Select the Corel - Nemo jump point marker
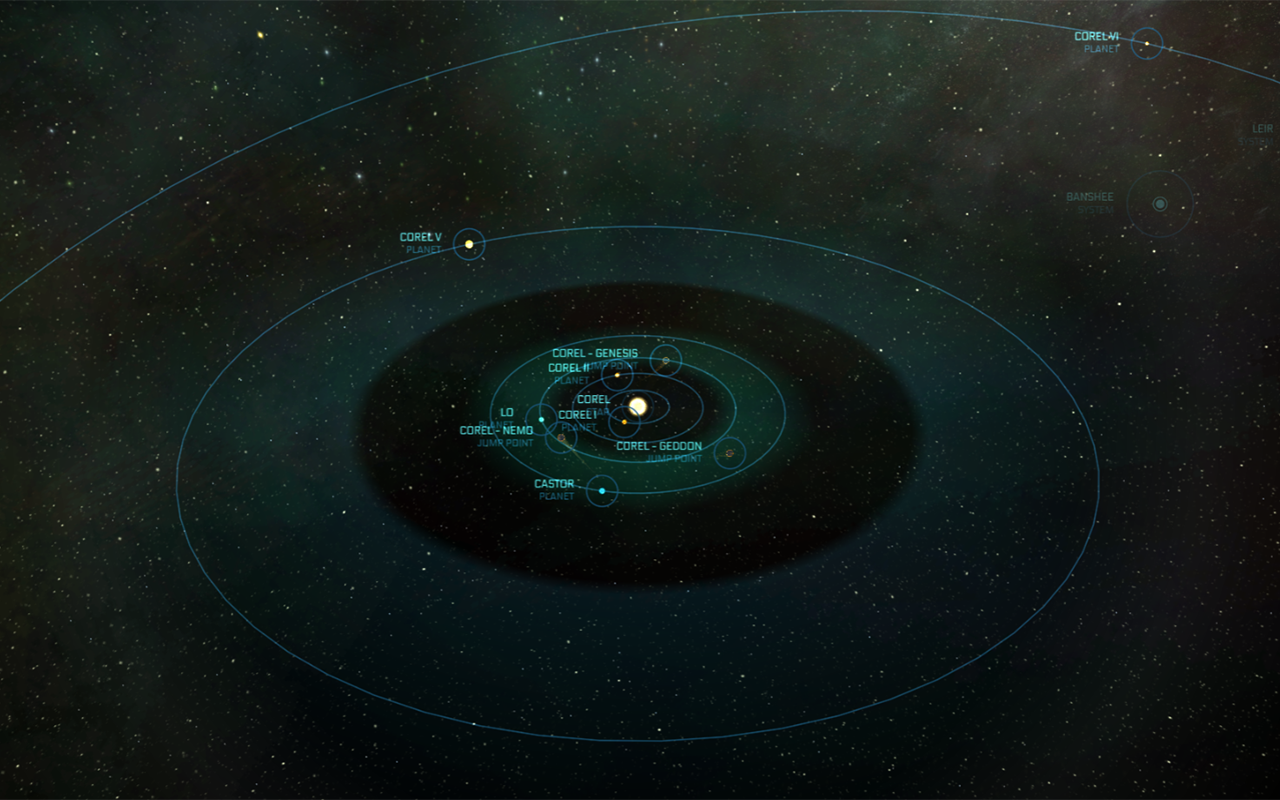1280x800 pixels. tap(561, 437)
